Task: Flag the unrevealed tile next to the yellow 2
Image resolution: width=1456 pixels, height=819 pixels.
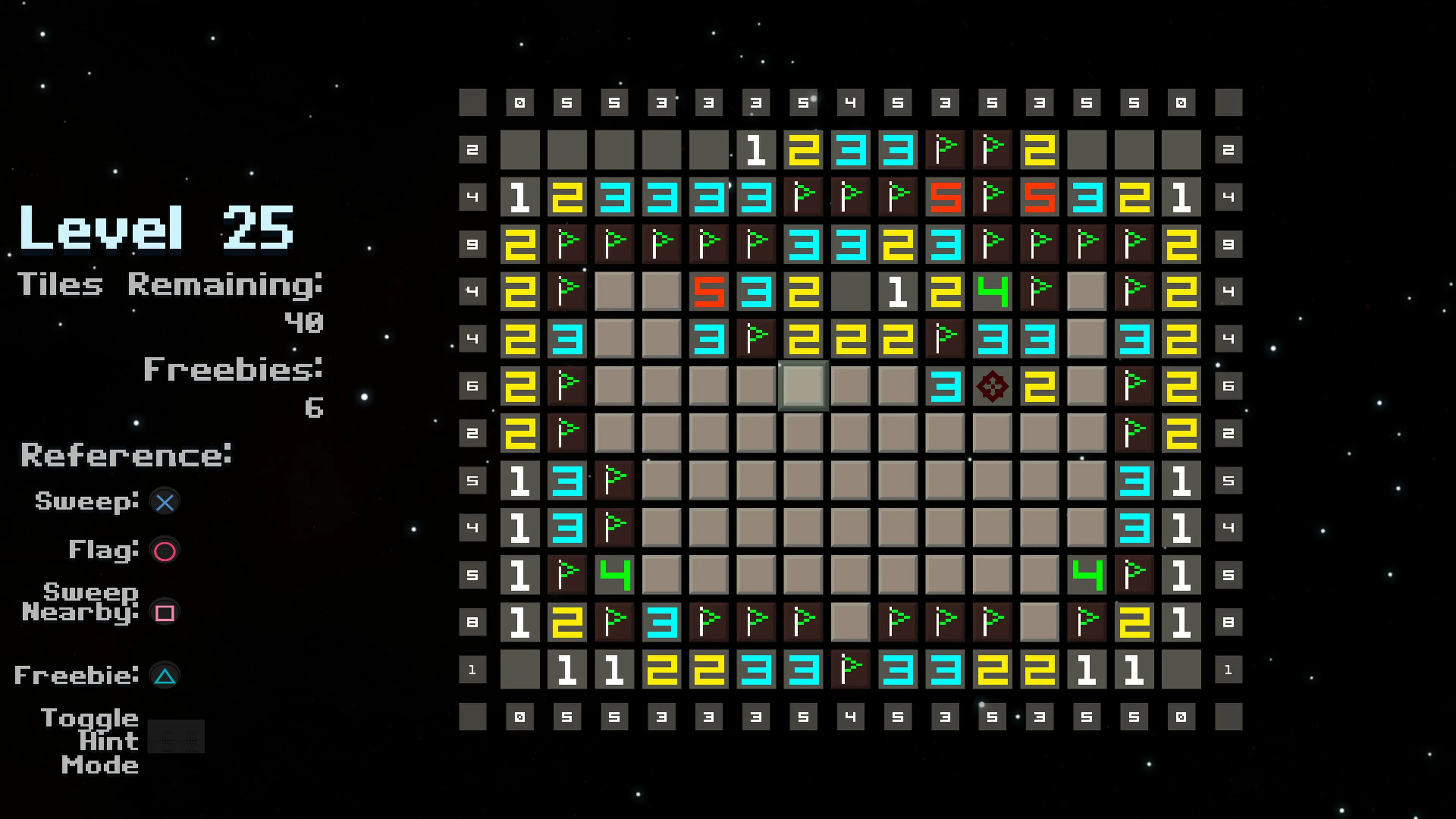Action: (x=1087, y=386)
